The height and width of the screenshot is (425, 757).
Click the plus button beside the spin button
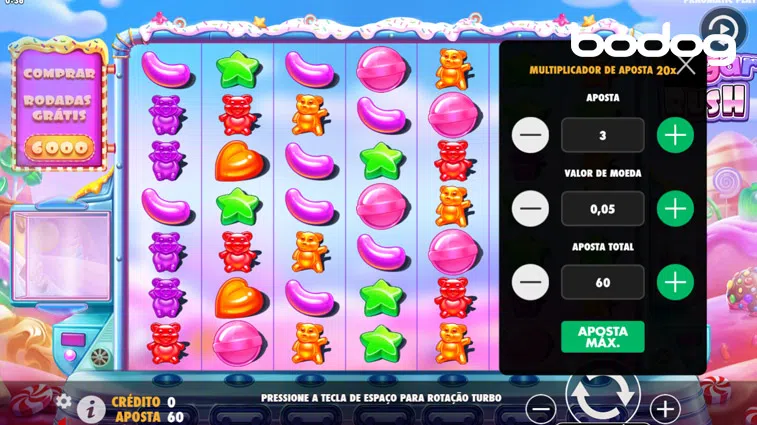coord(664,408)
